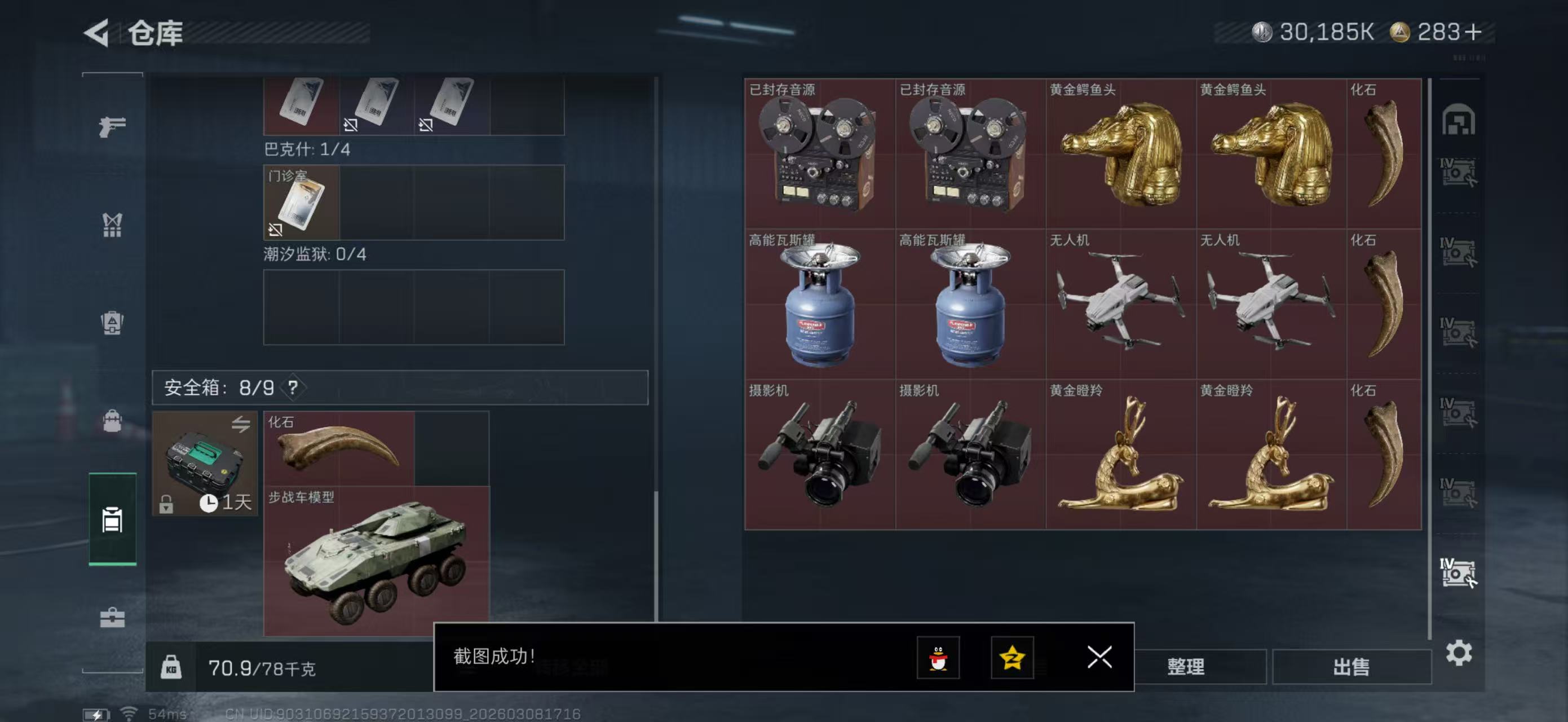Image resolution: width=1568 pixels, height=722 pixels.
Task: Select the 步战车模型 item in the safe box
Action: coord(376,561)
